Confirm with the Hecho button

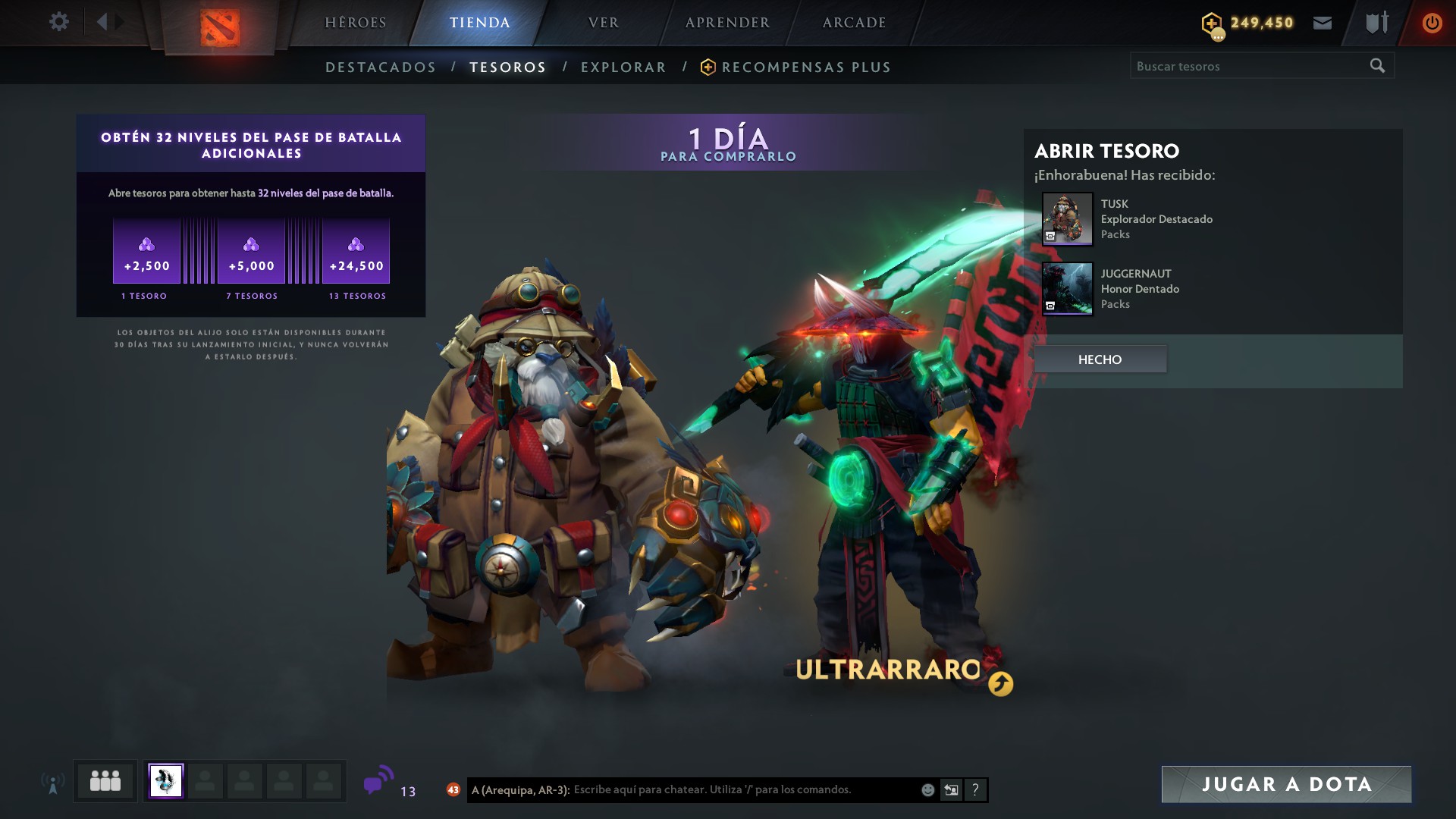click(x=1100, y=359)
